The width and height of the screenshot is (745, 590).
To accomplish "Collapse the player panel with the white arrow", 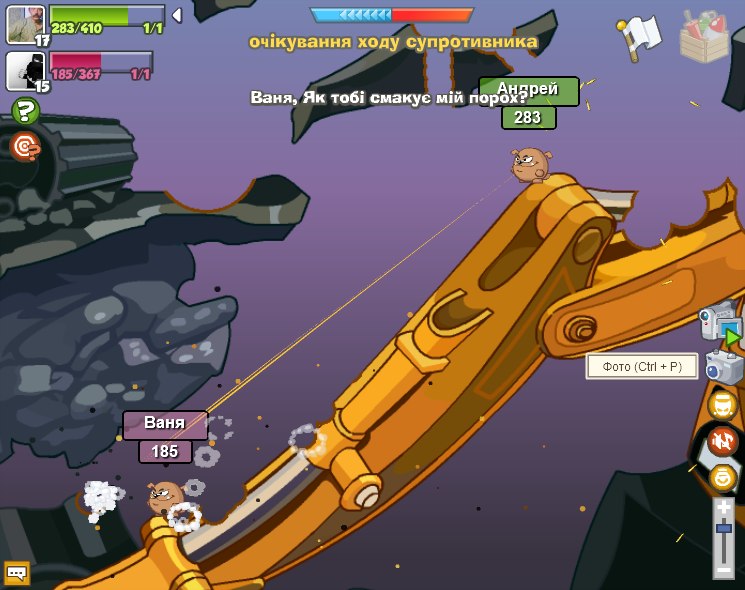I will (177, 15).
